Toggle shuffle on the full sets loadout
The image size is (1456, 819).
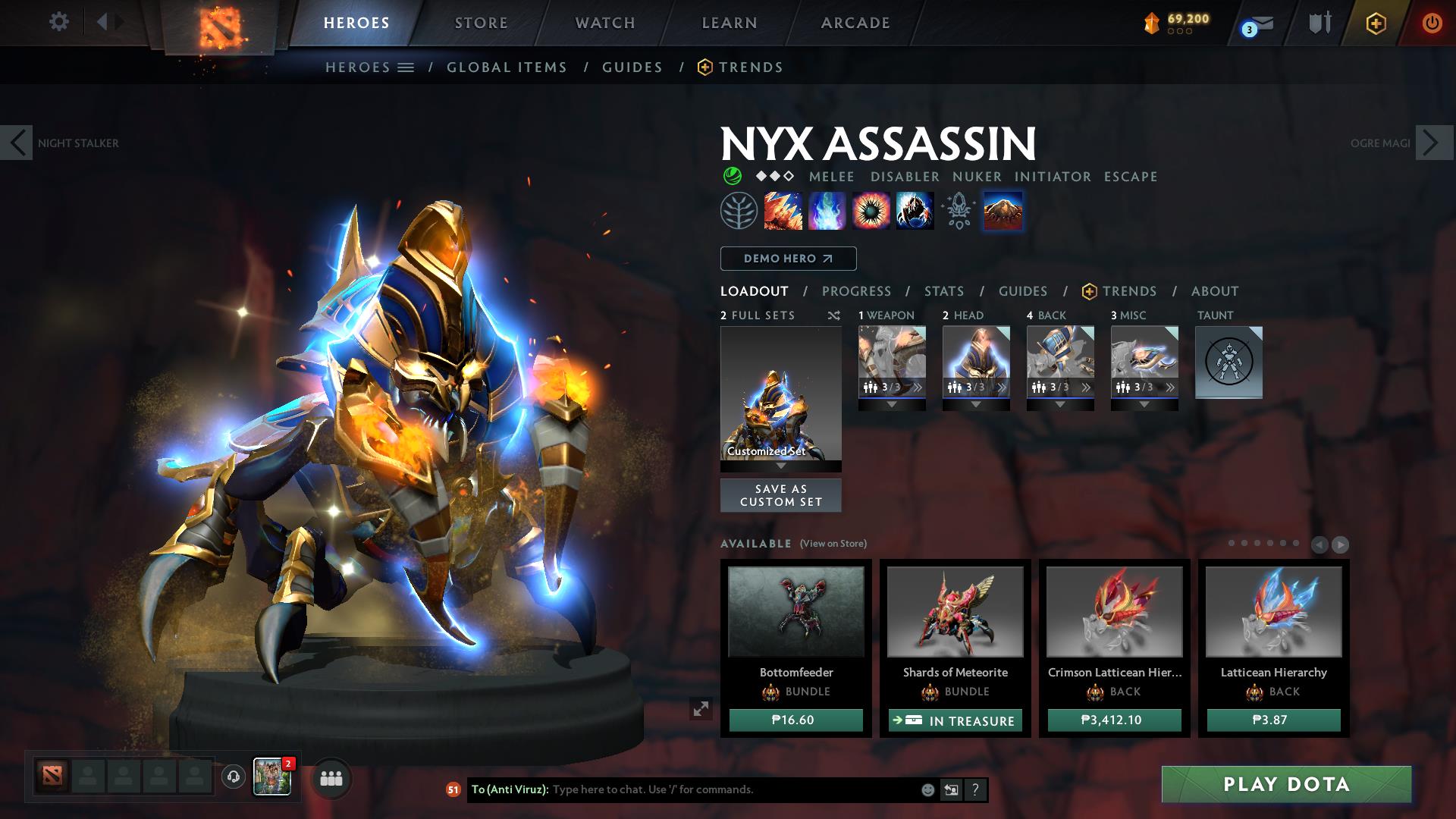tap(833, 315)
